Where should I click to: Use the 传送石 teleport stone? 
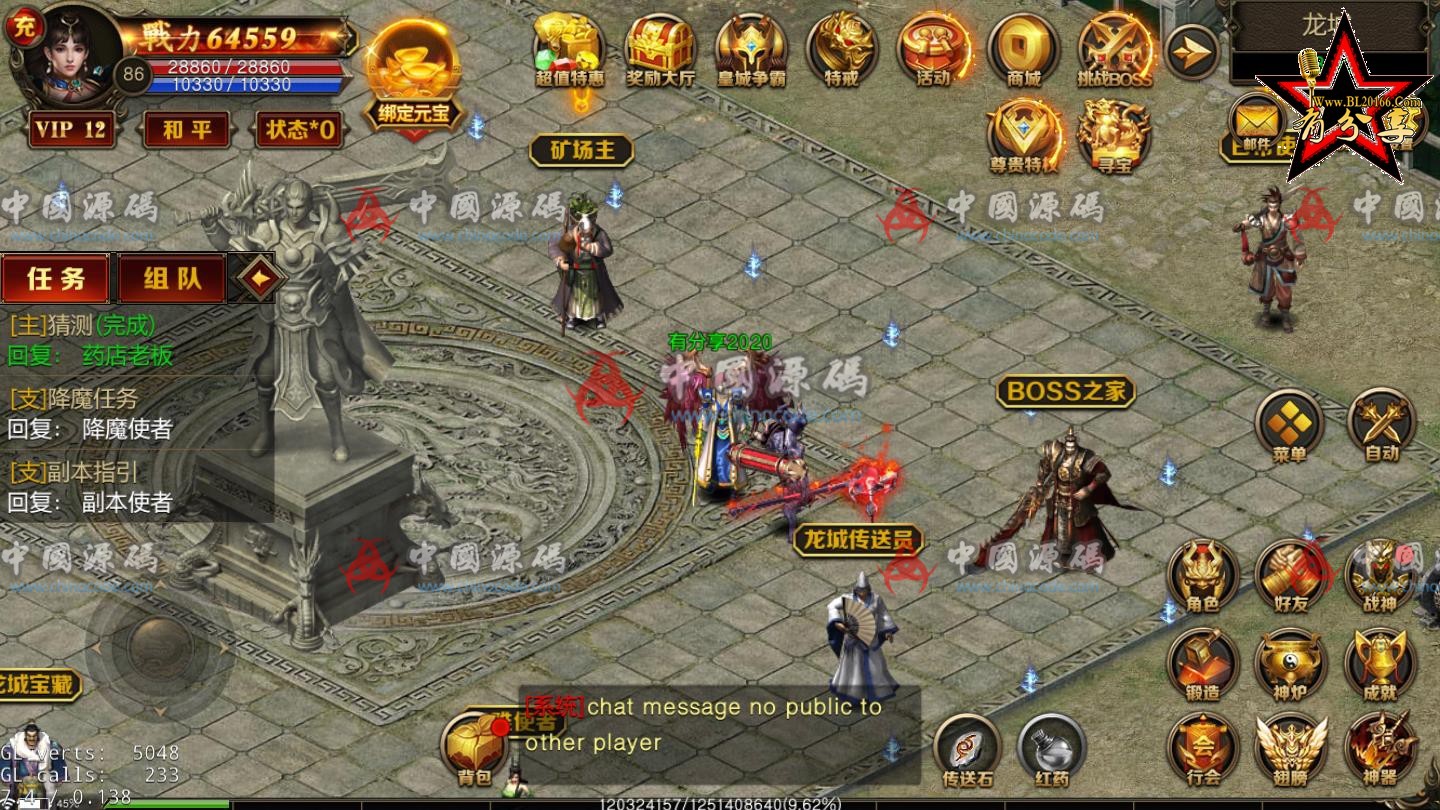point(967,750)
